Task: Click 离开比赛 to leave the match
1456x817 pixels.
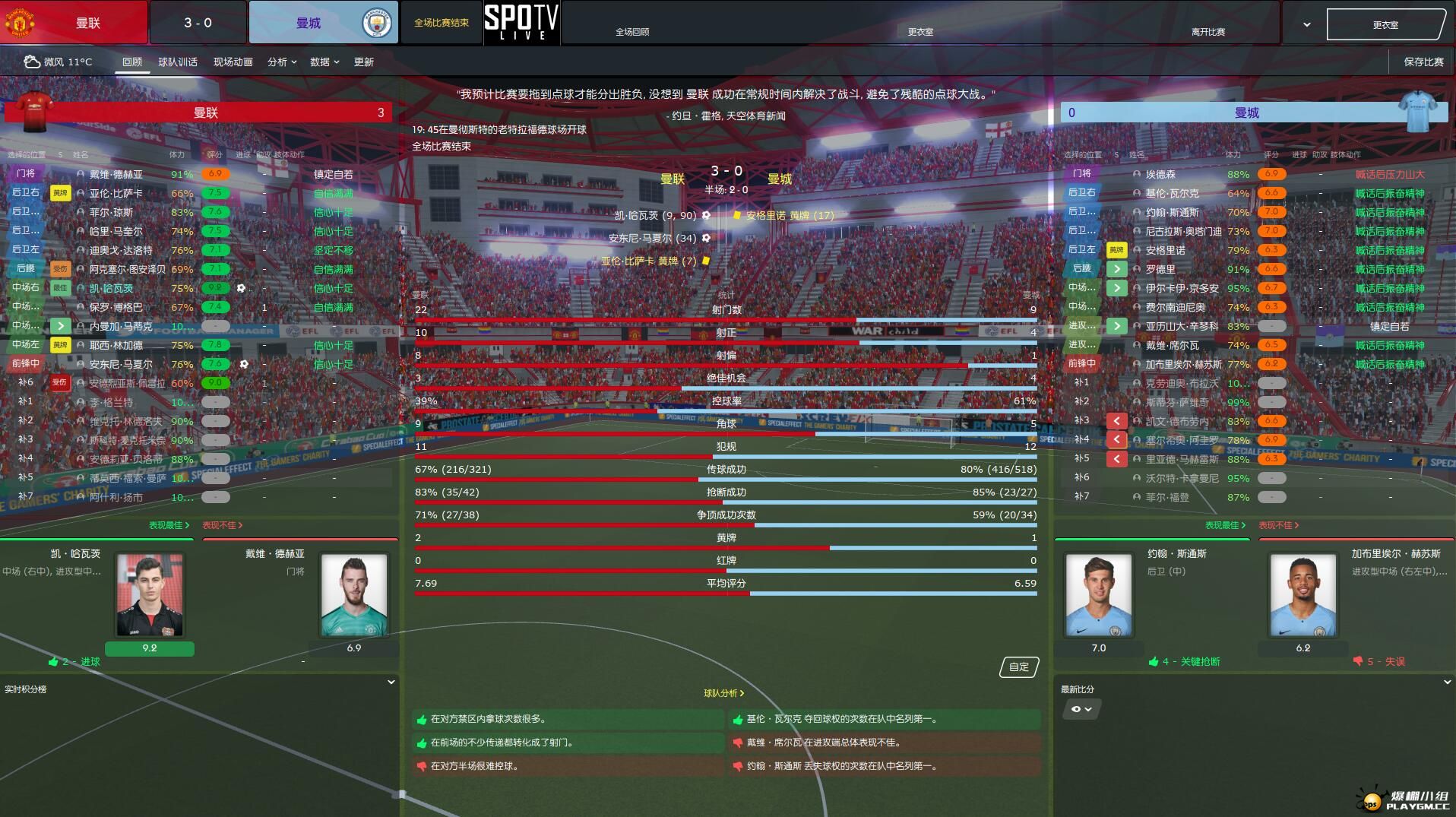Action: (x=1208, y=32)
